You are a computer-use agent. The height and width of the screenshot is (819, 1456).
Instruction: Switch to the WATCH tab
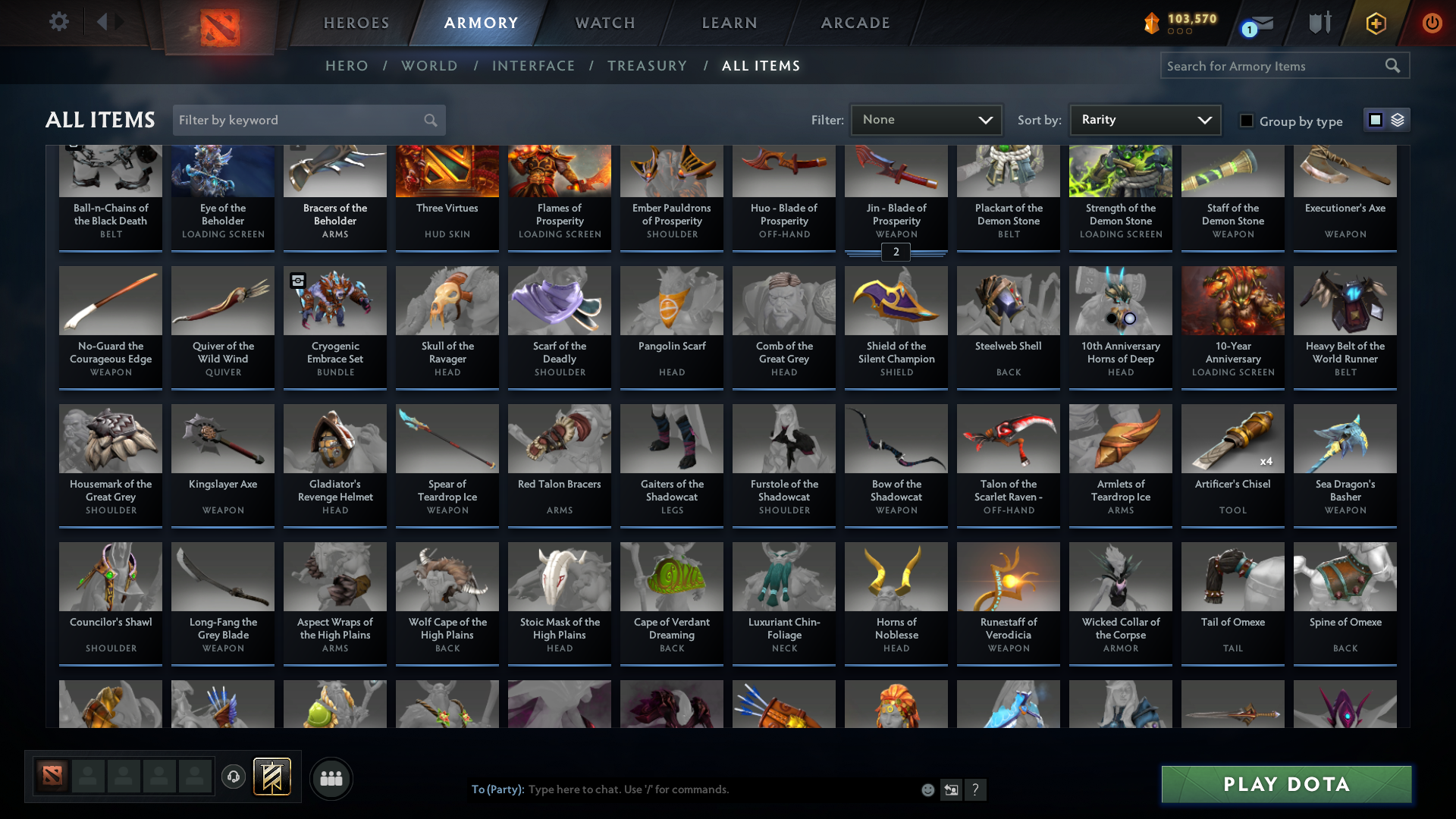coord(604,23)
